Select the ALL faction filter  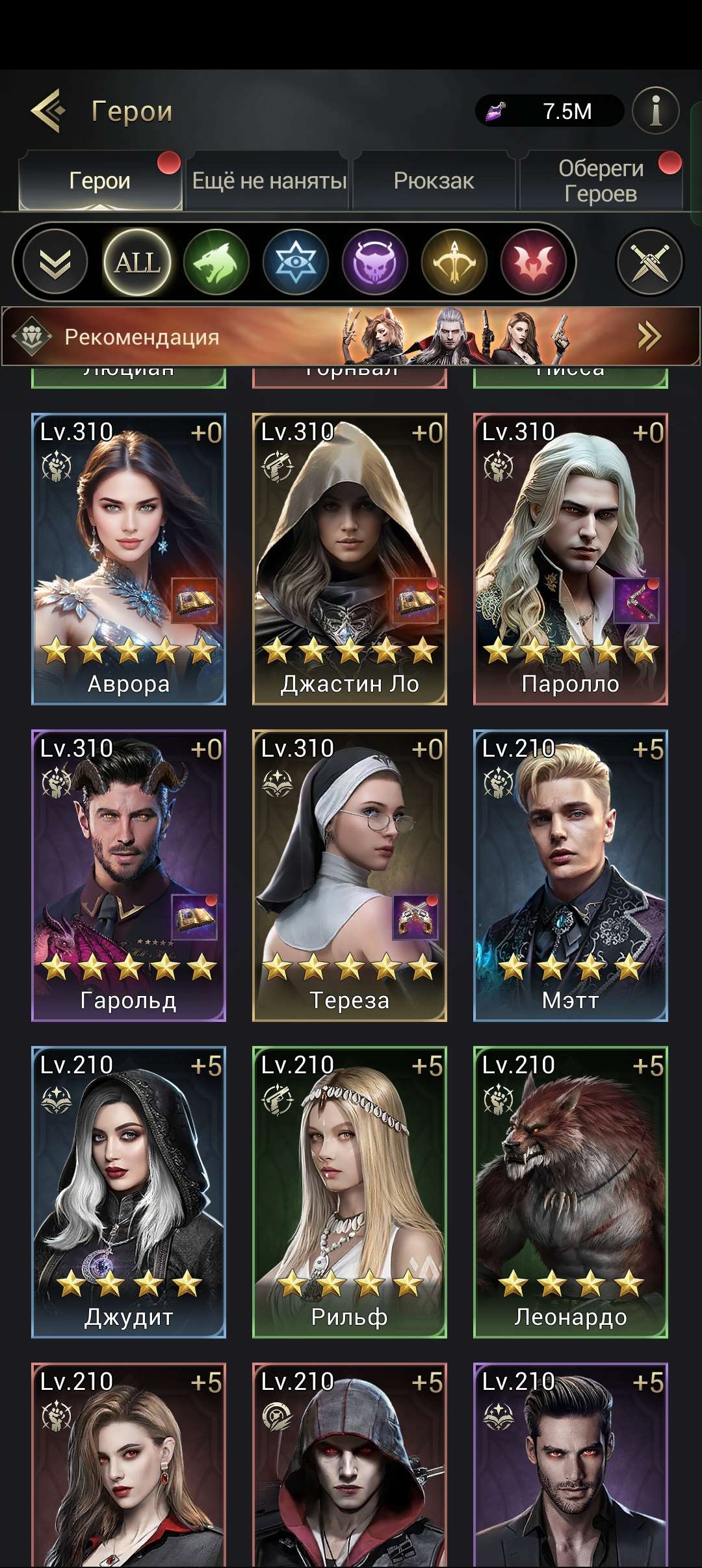(x=137, y=263)
